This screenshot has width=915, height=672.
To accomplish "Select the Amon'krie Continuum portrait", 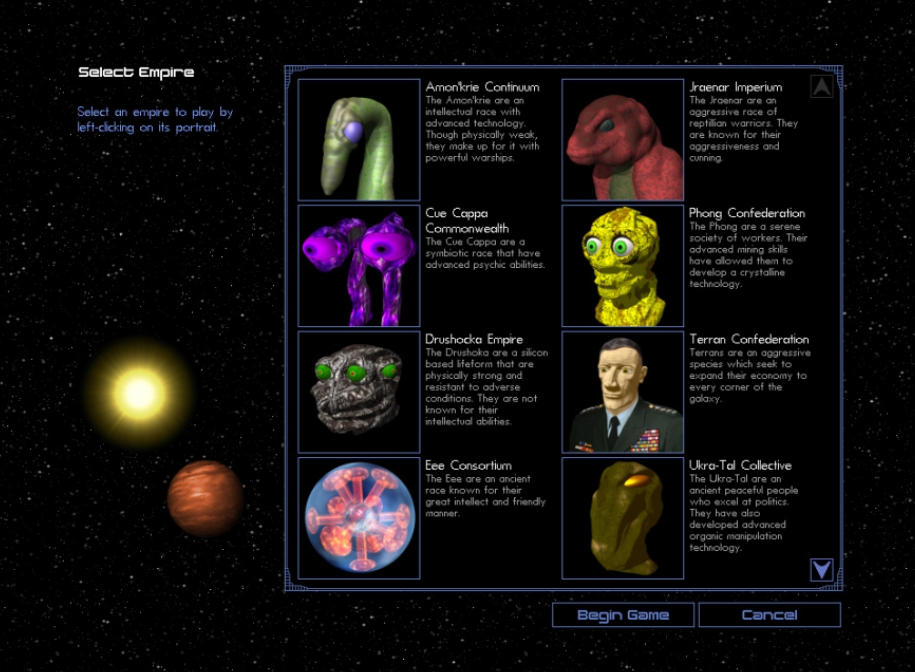I will pos(359,140).
